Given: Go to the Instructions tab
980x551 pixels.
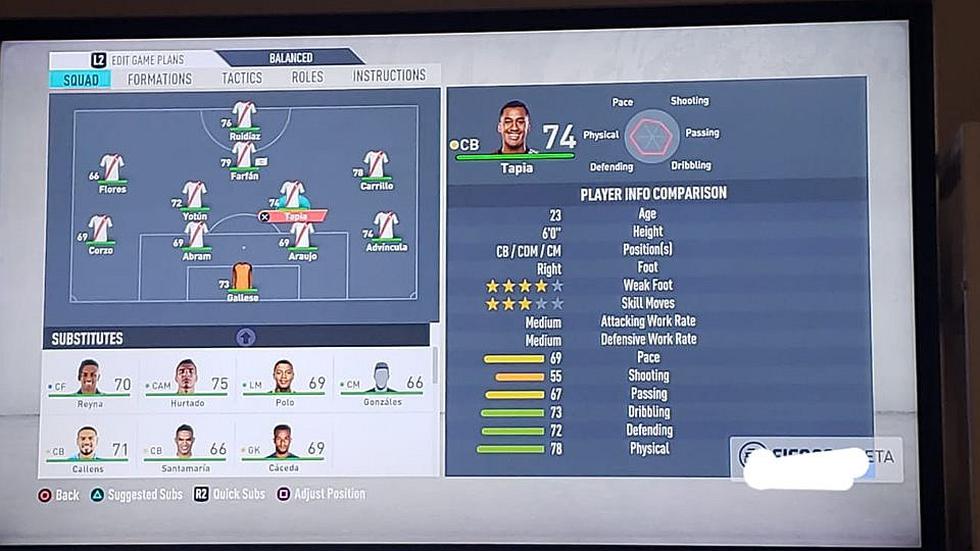Looking at the screenshot, I should click(x=389, y=76).
